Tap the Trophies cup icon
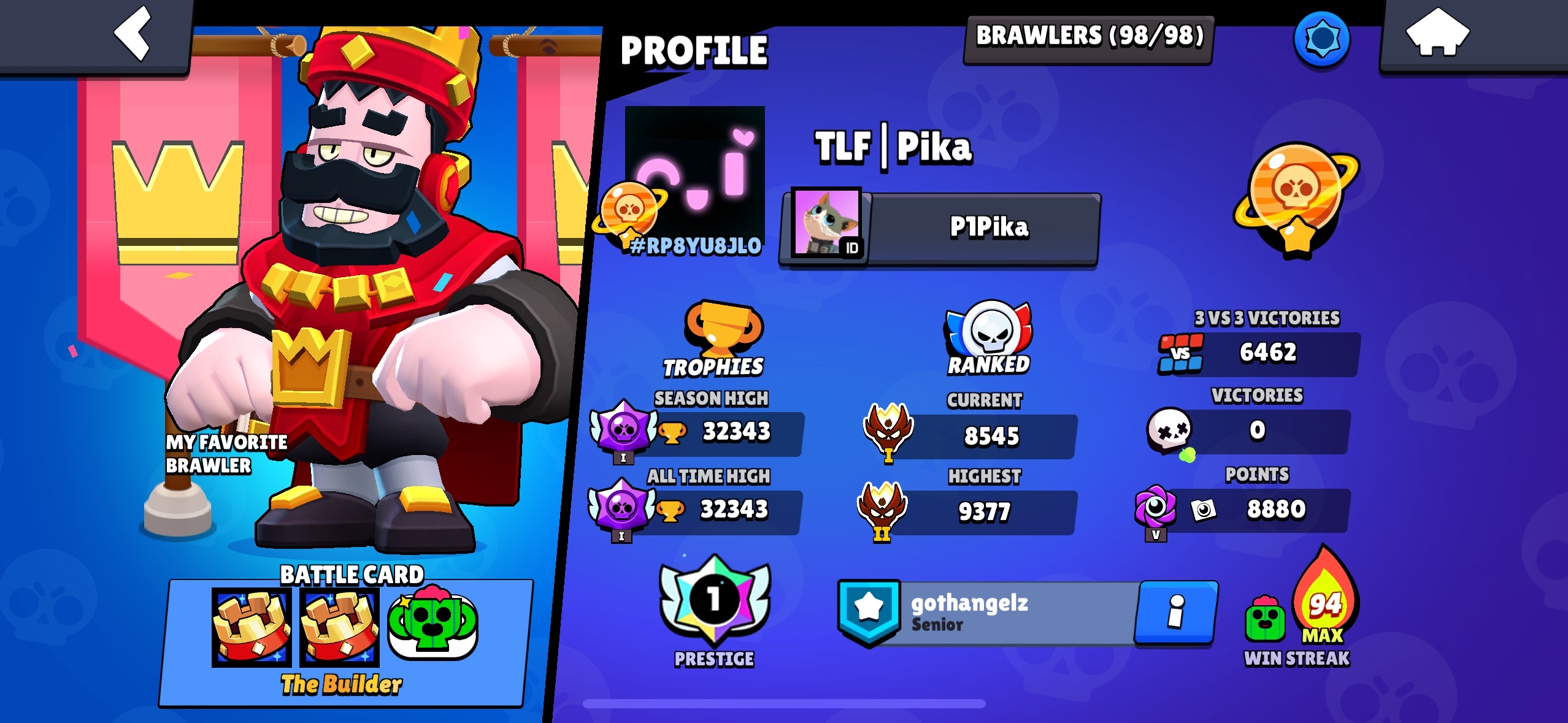 point(723,328)
